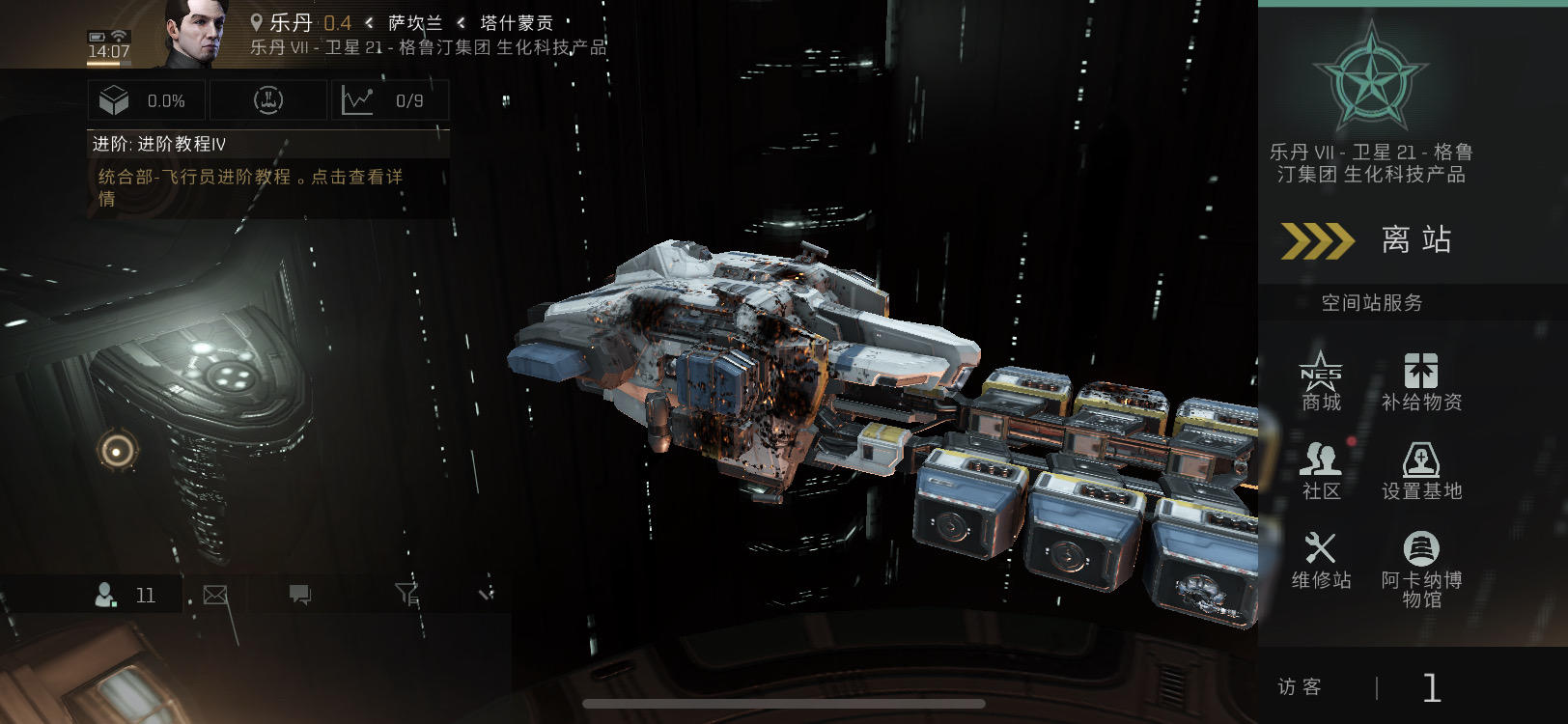This screenshot has height=724, width=1568.
Task: Select the 乐丹 system location label
Action: [290, 22]
